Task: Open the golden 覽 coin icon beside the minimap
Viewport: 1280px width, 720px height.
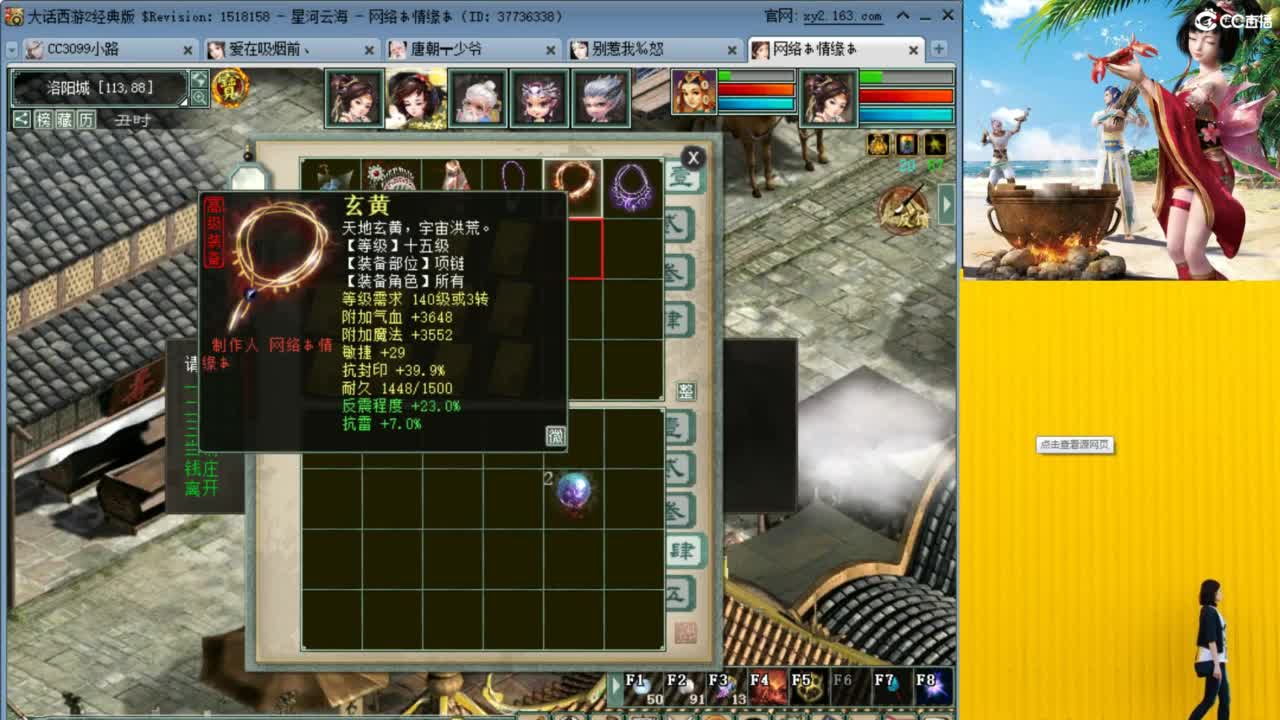Action: 232,90
